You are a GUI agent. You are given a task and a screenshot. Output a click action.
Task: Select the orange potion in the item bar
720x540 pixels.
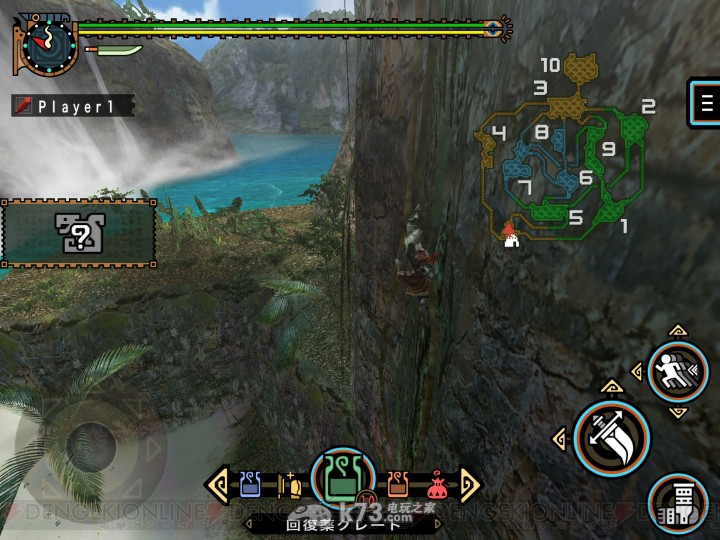point(398,485)
